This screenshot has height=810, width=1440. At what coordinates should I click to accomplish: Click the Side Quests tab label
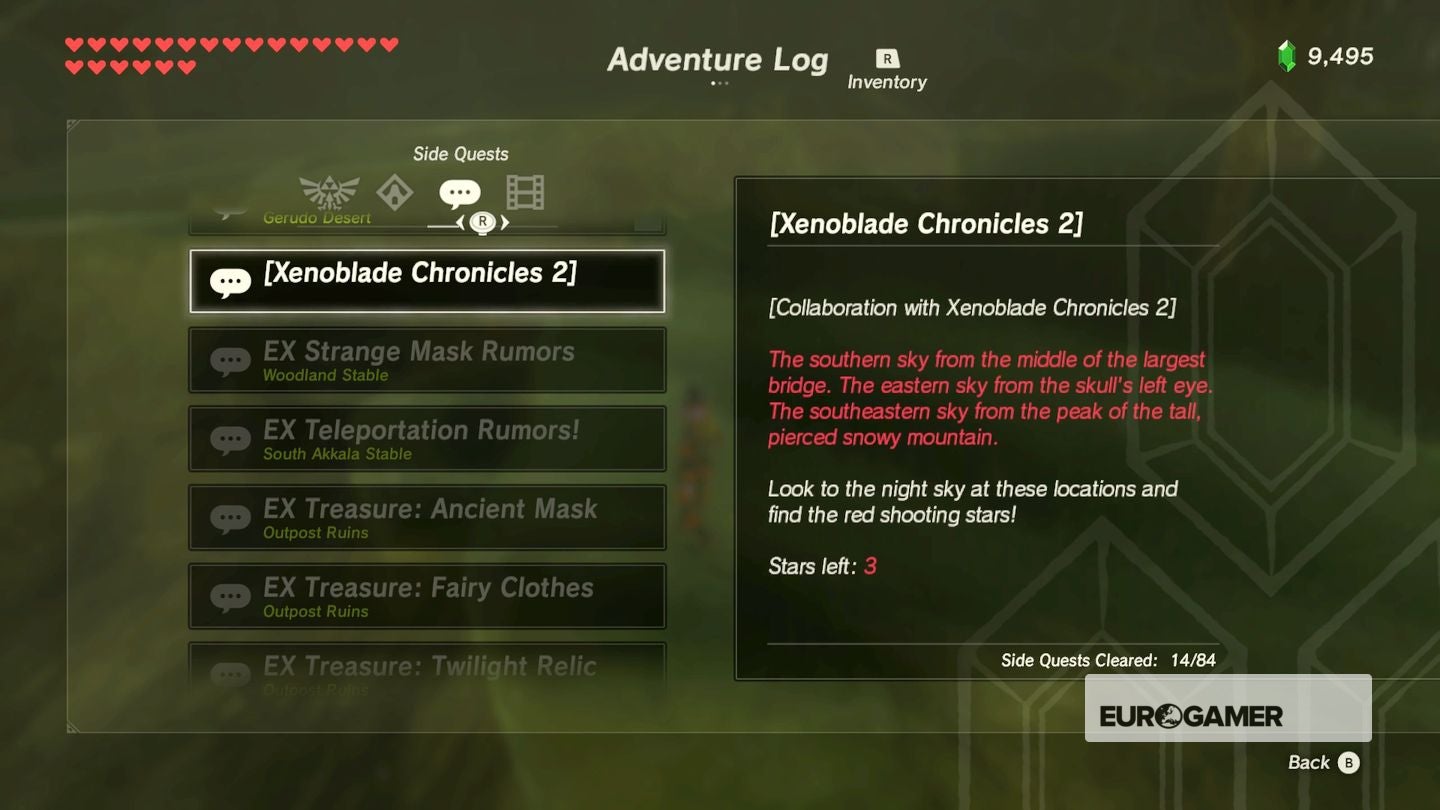pyautogui.click(x=461, y=153)
